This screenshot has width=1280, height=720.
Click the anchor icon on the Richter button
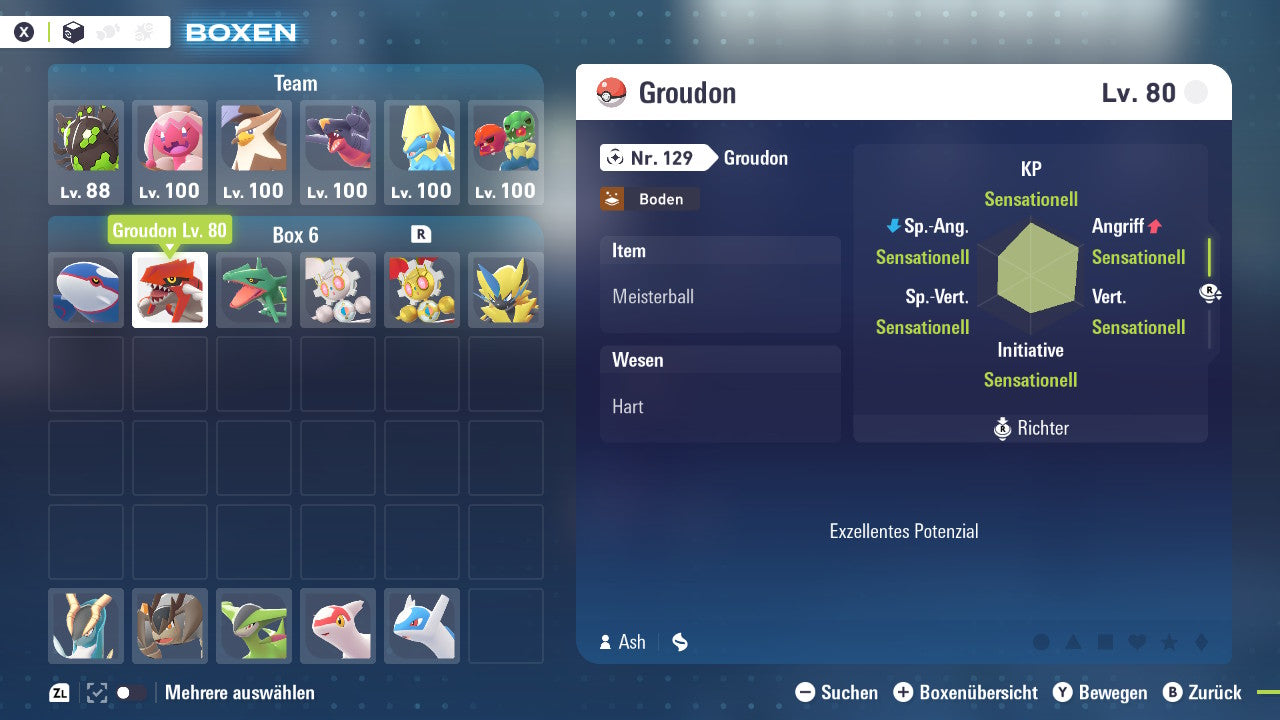[x=1003, y=428]
